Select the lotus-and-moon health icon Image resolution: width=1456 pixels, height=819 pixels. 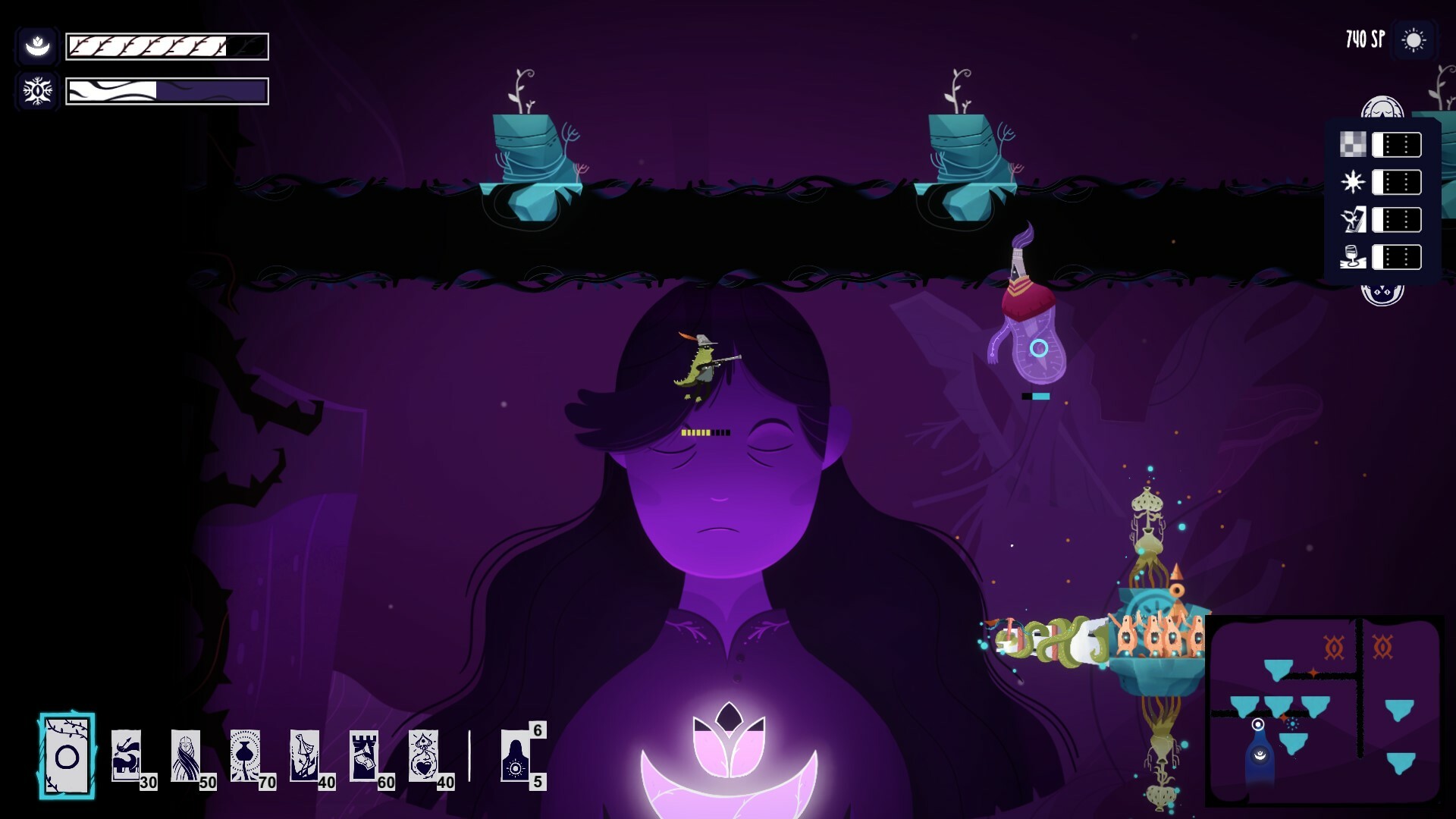click(37, 45)
